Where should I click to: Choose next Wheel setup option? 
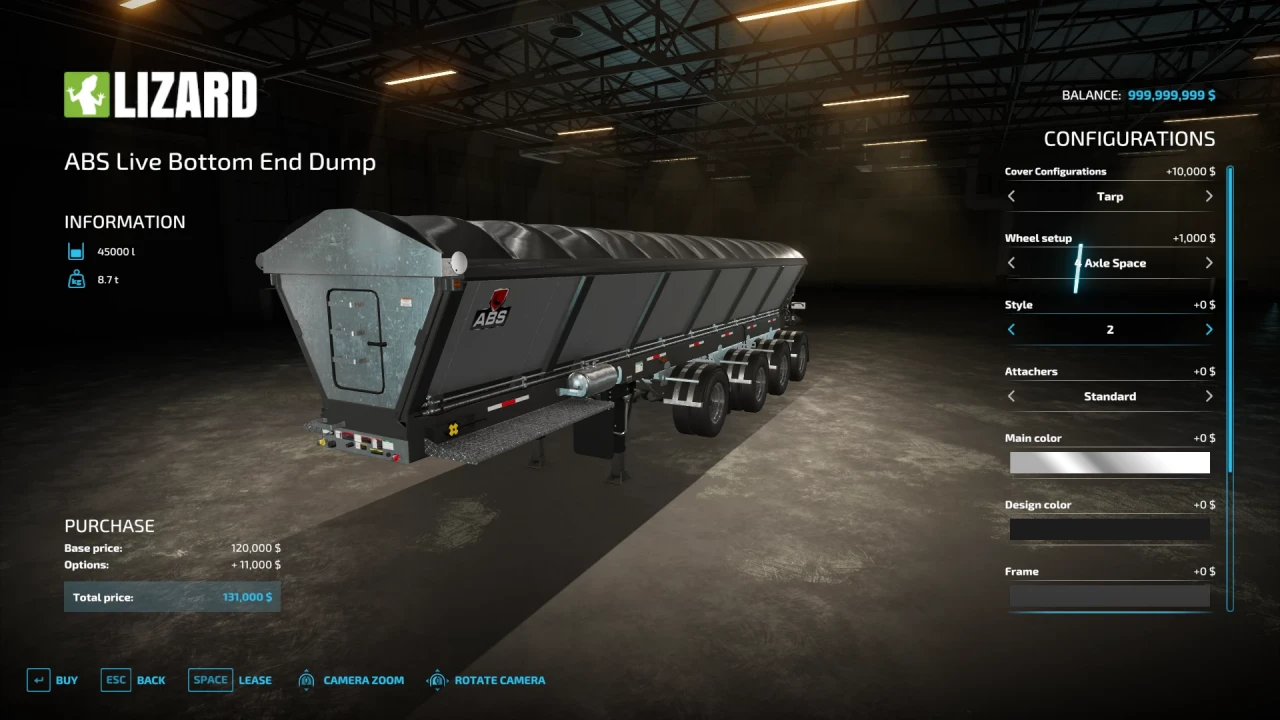coord(1209,263)
